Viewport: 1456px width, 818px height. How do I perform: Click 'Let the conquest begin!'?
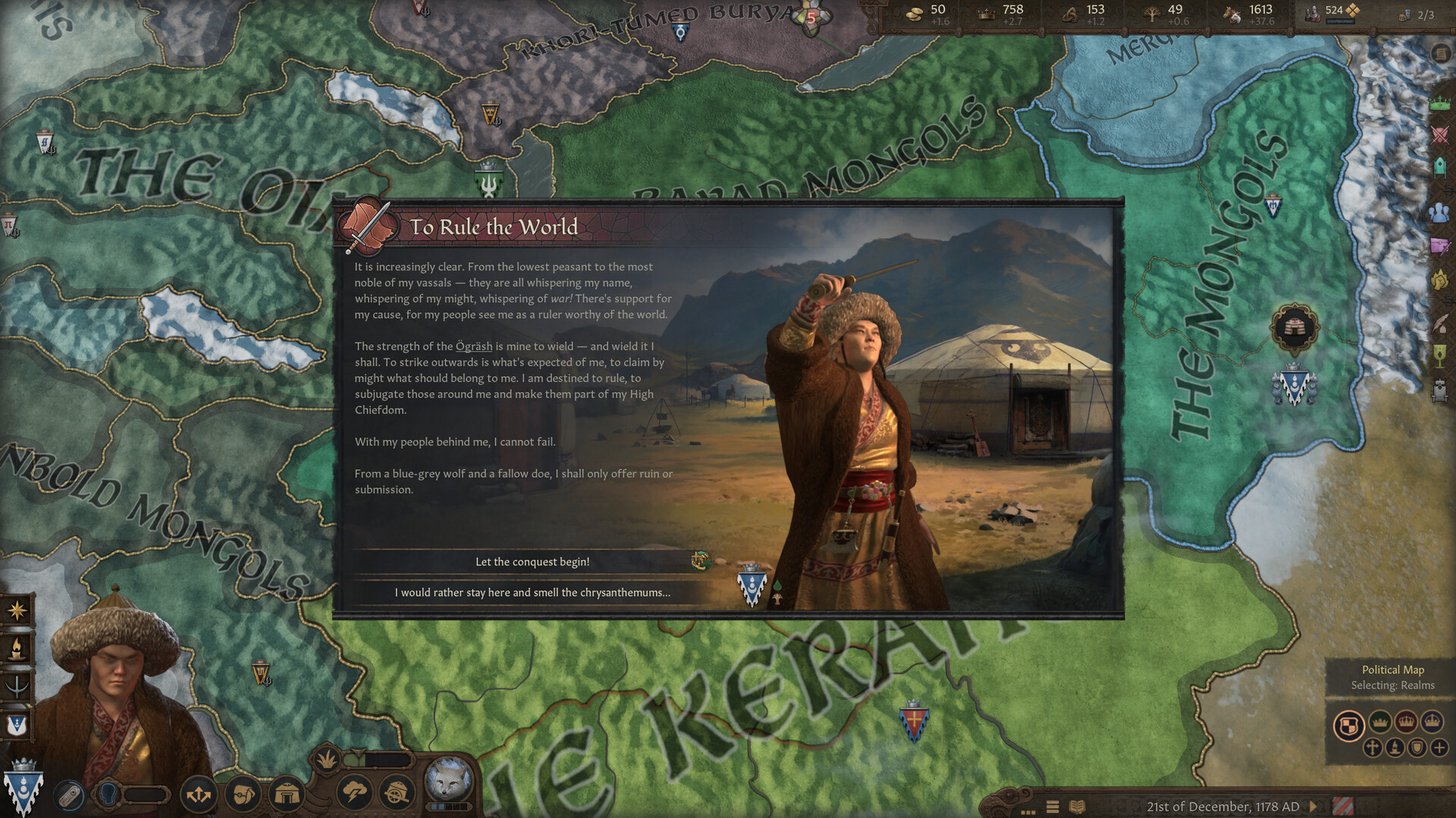(x=533, y=562)
